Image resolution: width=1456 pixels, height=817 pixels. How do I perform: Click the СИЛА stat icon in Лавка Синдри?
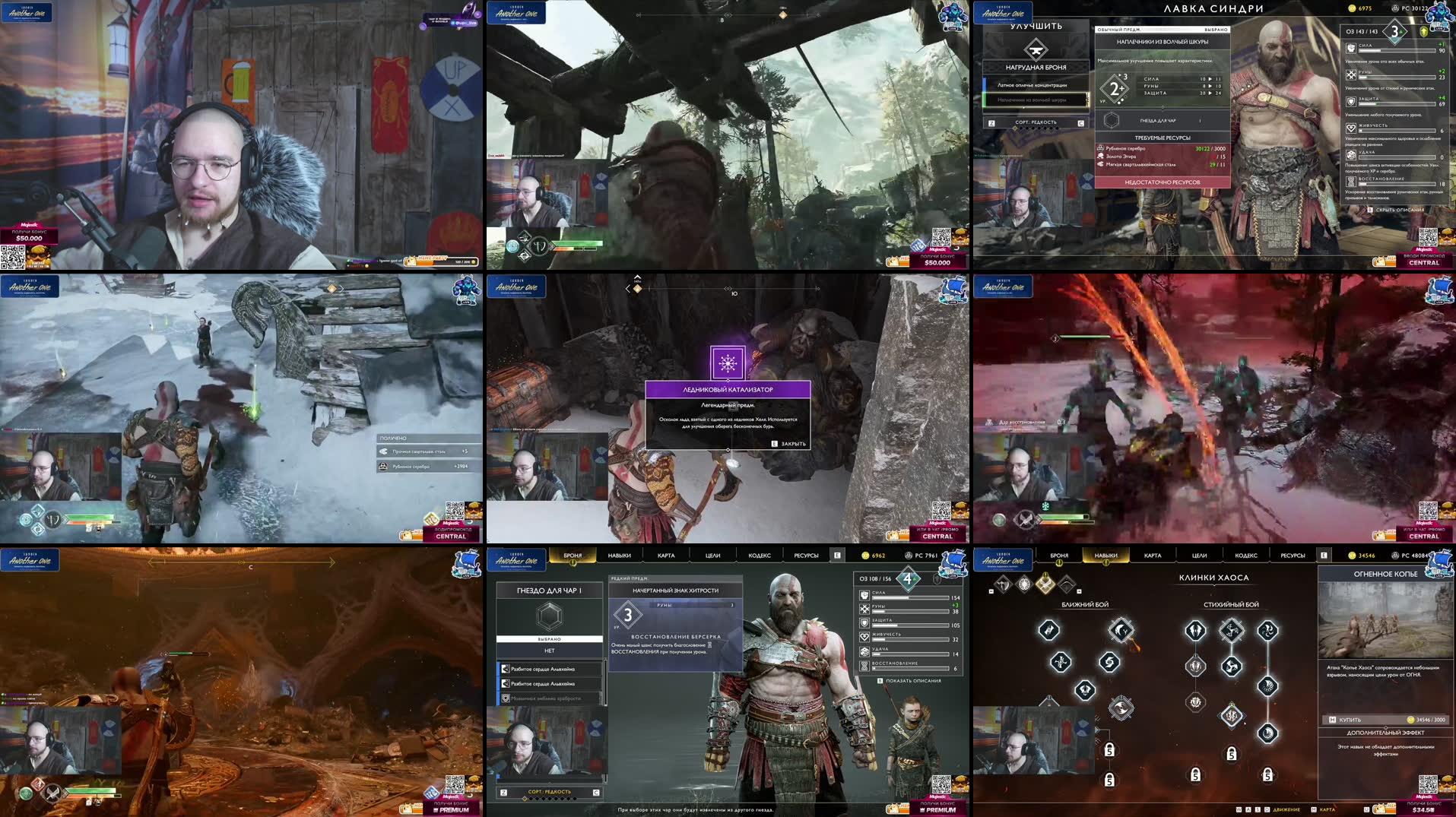[x=1351, y=49]
